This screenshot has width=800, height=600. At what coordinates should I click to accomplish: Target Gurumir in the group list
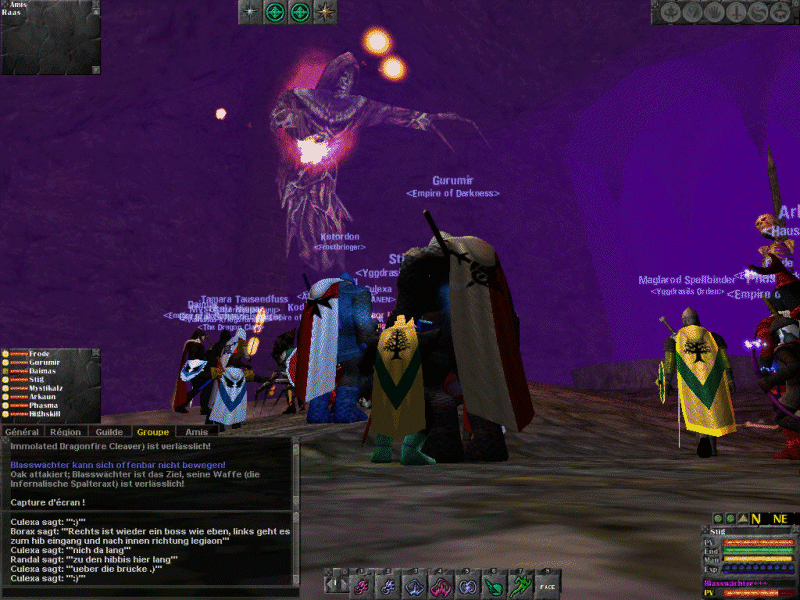(x=44, y=363)
